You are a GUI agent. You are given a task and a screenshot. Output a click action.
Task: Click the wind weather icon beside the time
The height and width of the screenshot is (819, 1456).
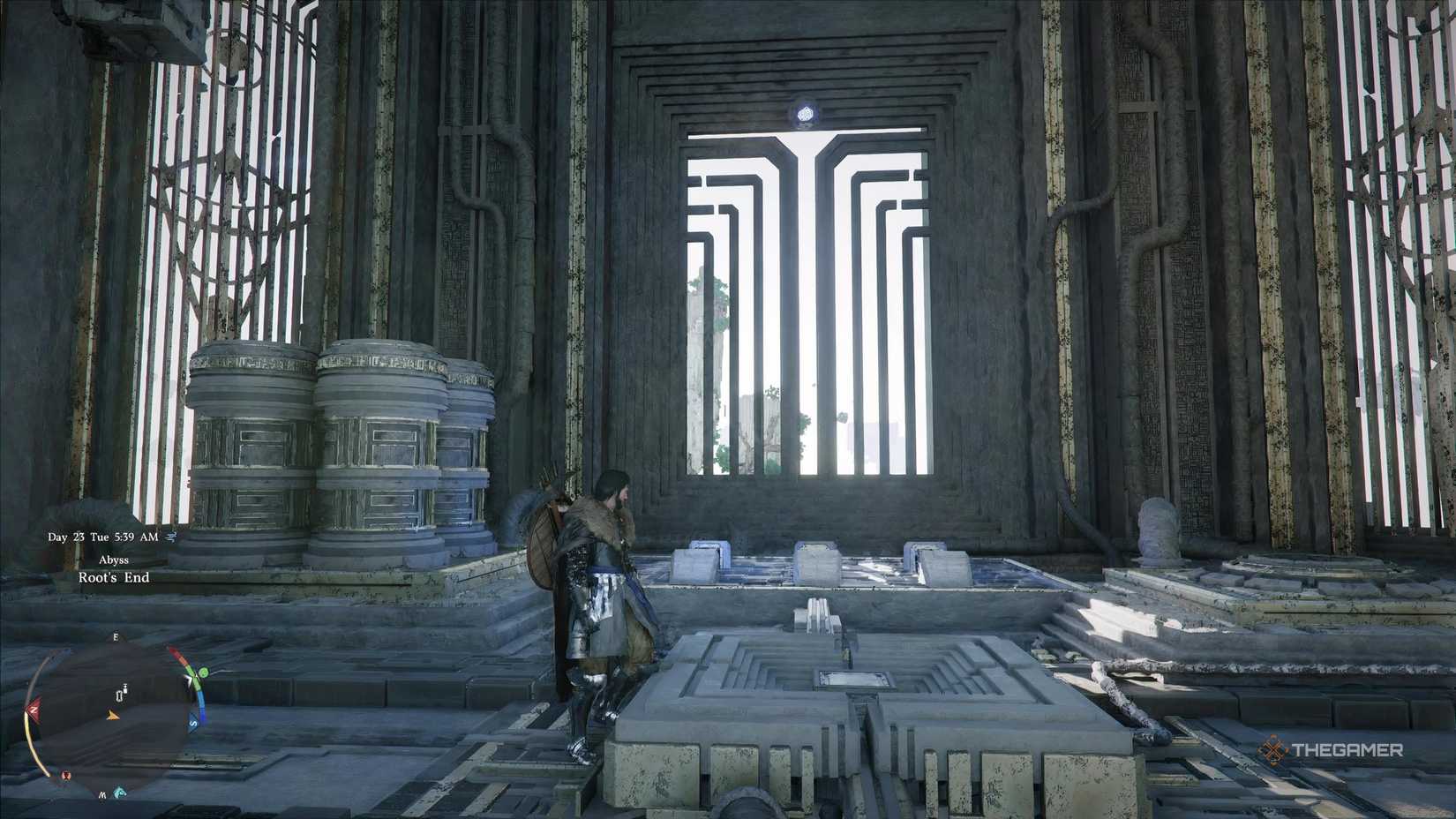172,537
